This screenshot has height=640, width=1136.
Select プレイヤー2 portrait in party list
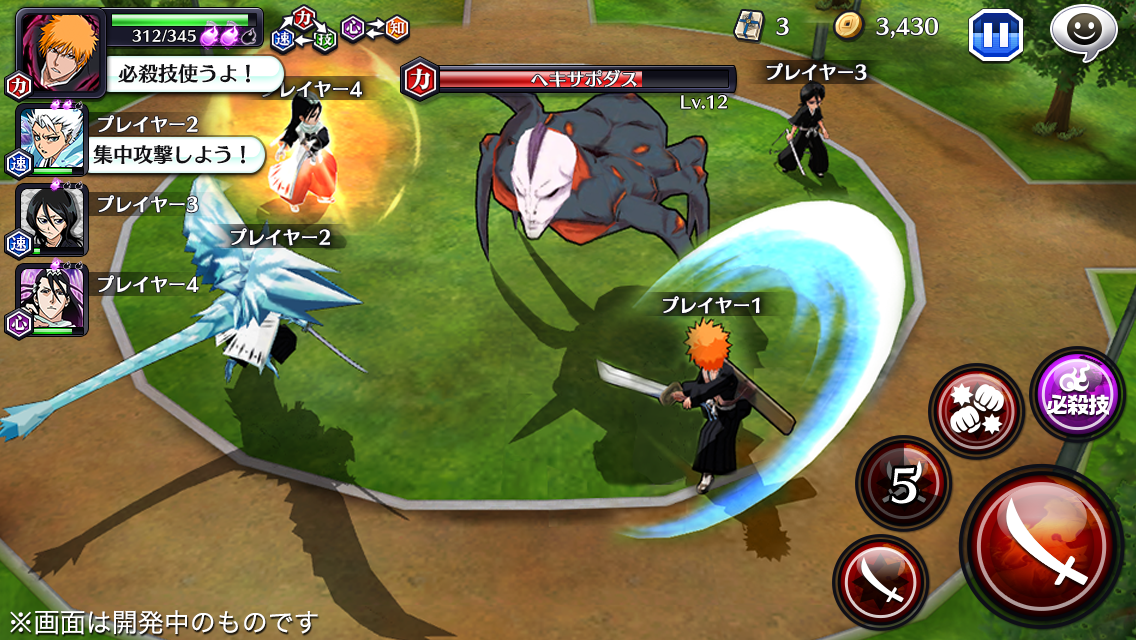pos(52,139)
